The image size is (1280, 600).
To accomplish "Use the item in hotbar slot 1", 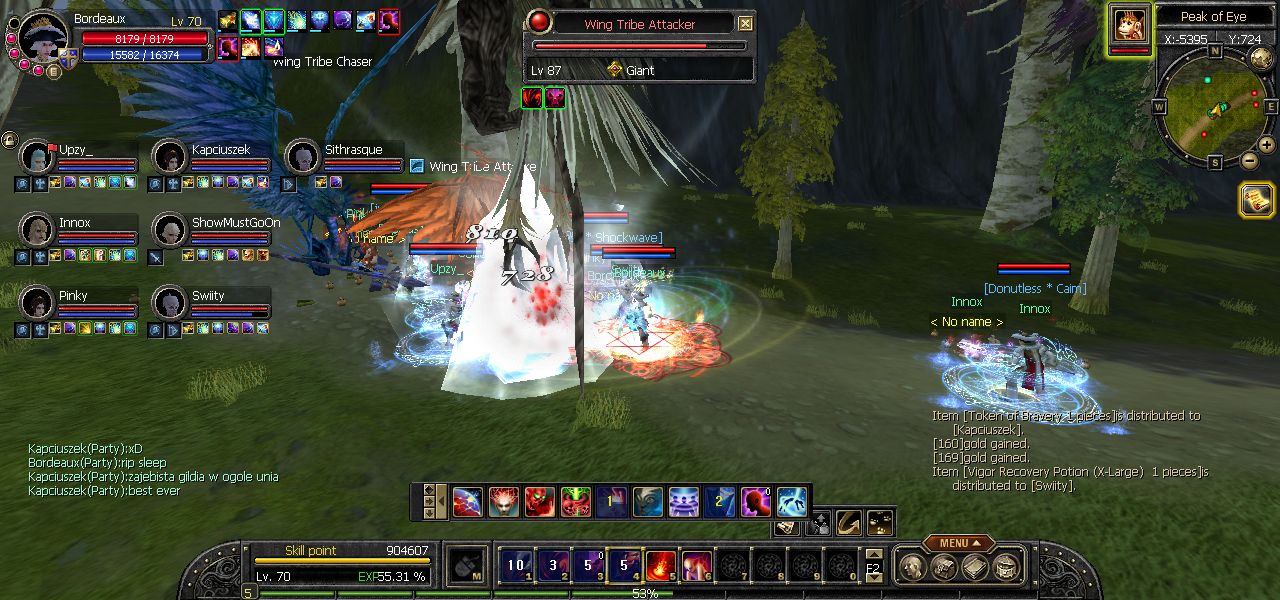I will point(516,566).
